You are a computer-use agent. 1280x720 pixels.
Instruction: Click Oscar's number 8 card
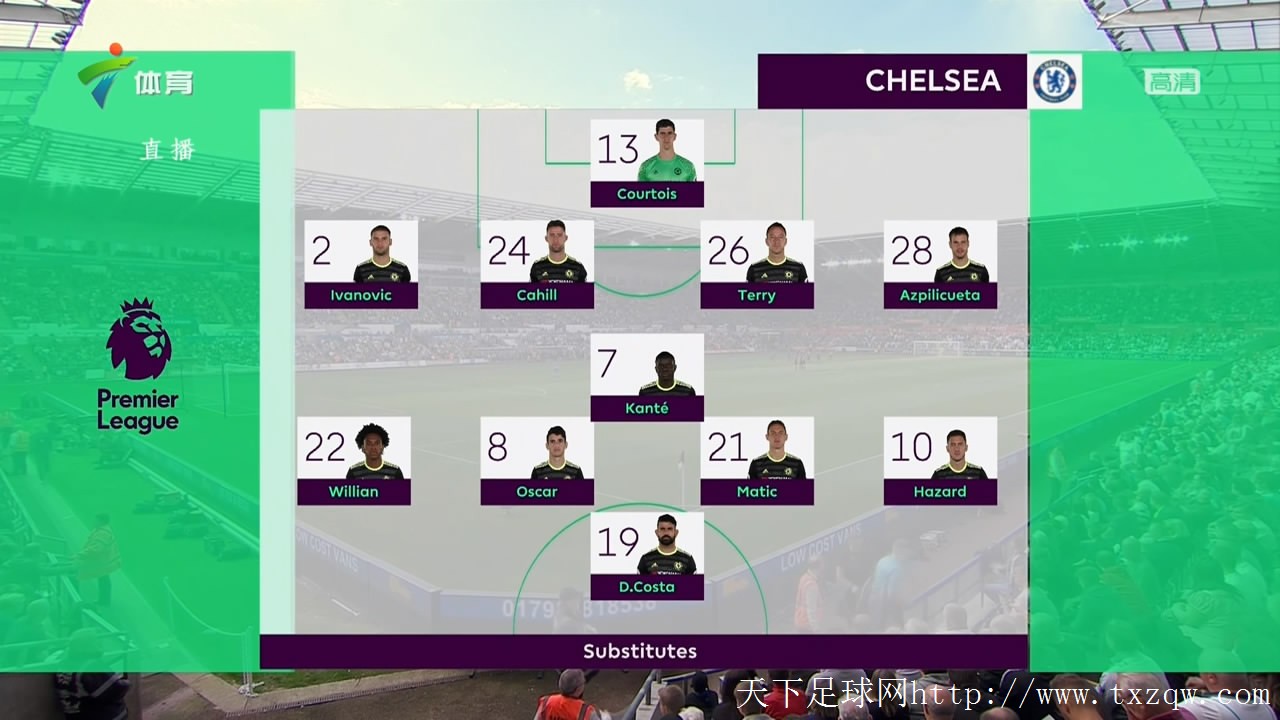coord(537,461)
